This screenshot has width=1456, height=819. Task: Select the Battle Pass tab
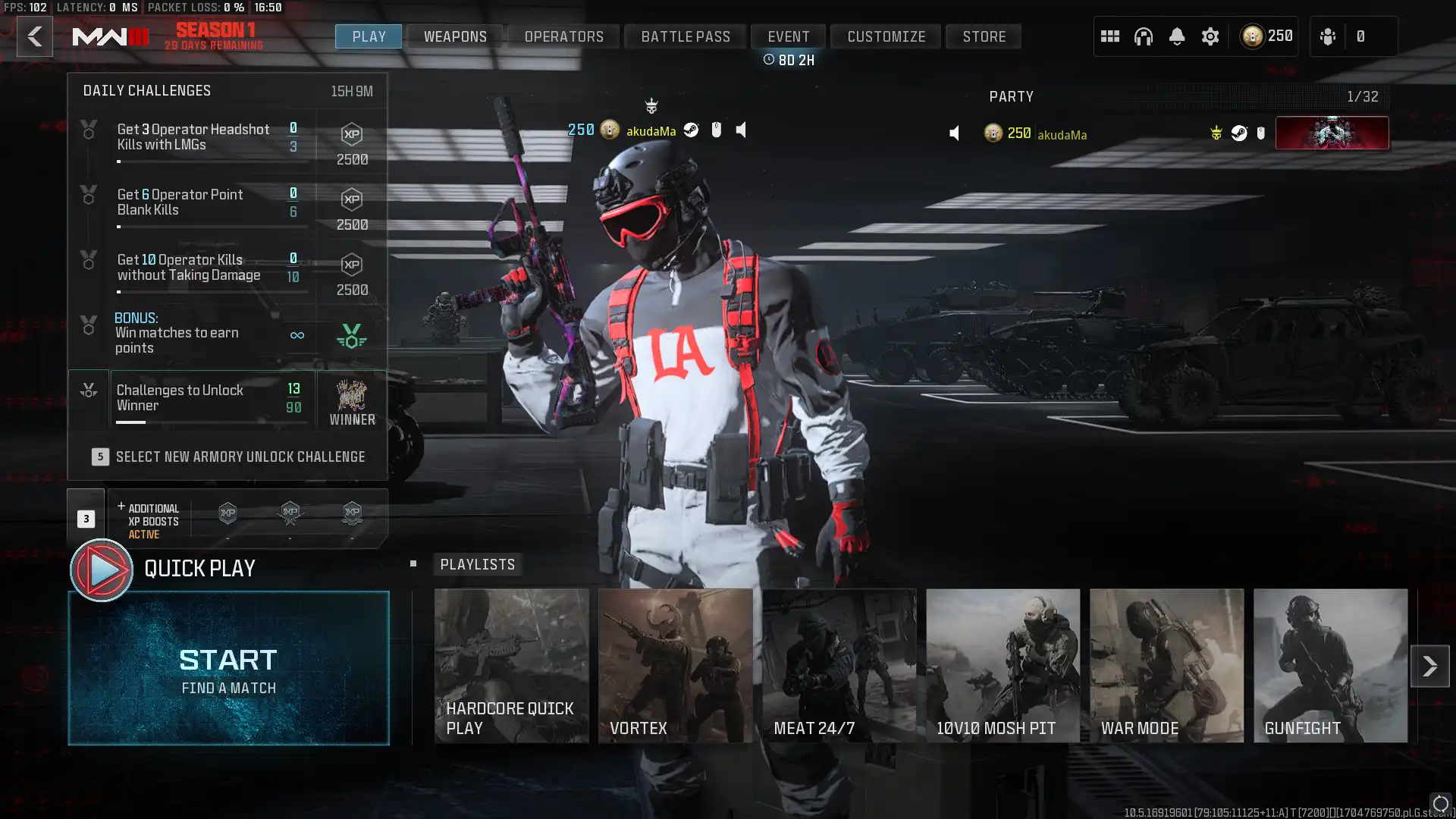[x=686, y=36]
